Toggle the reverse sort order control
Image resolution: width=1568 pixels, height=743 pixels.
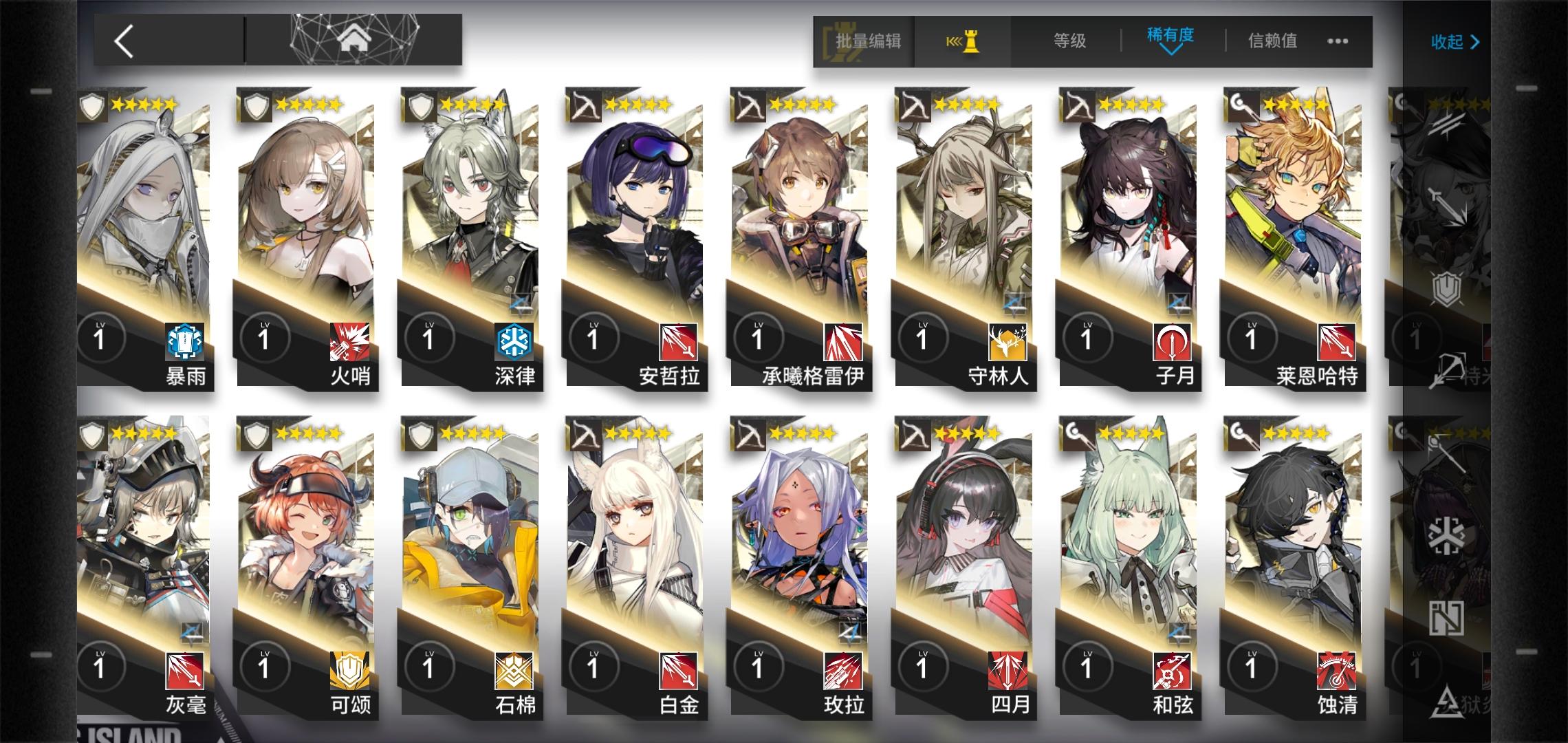[x=963, y=41]
